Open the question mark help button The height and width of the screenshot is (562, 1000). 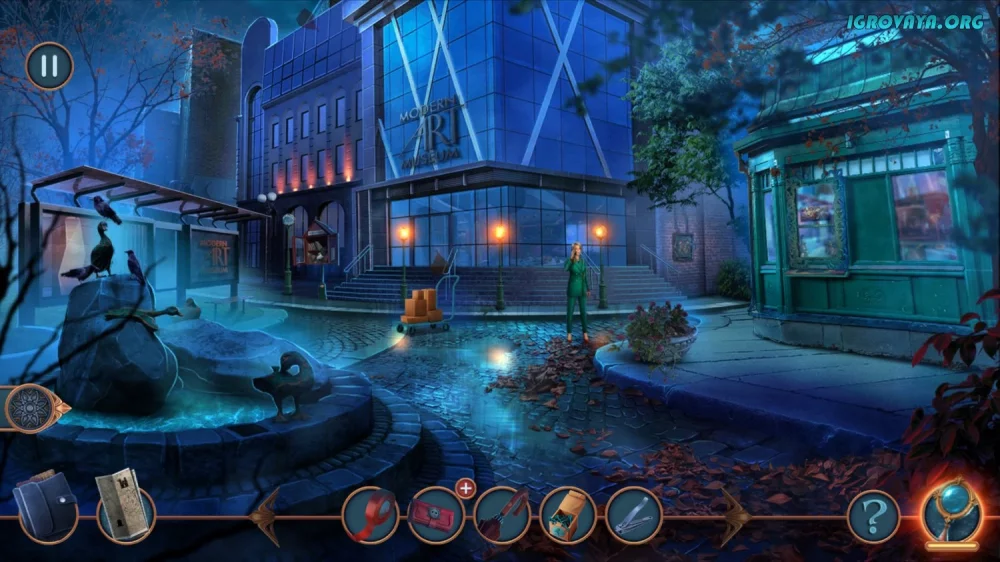[874, 516]
